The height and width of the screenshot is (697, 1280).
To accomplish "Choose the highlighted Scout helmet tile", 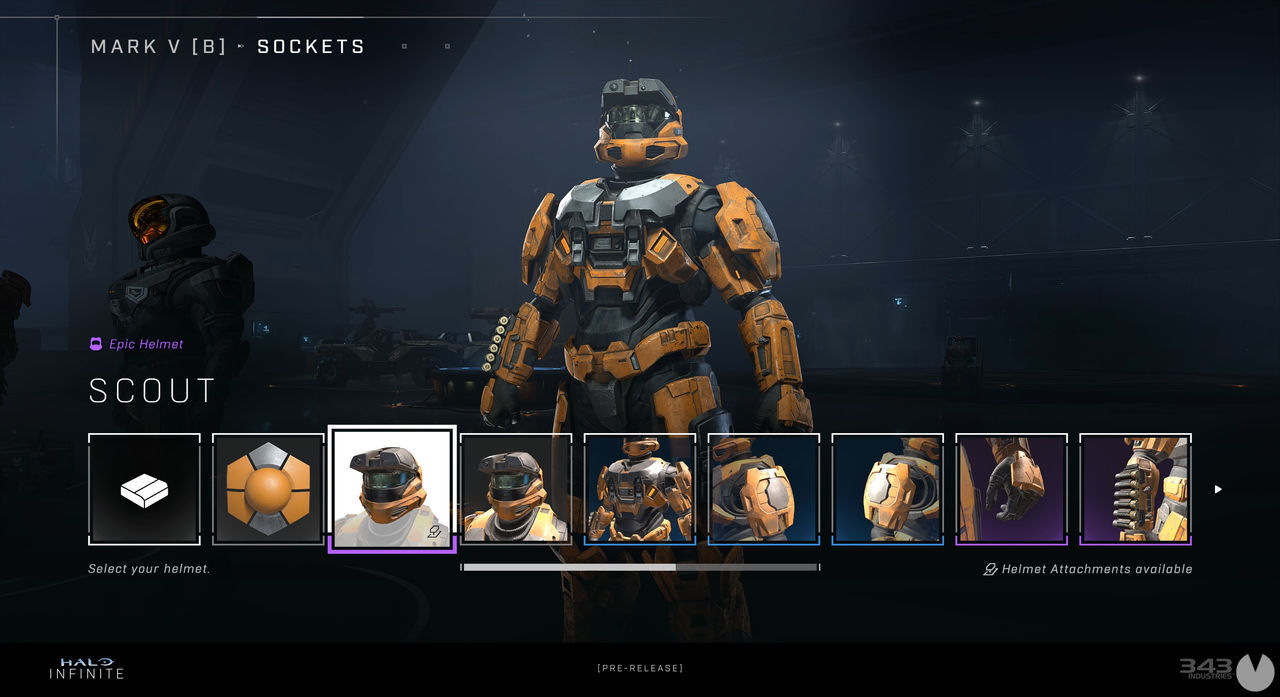I will point(392,489).
